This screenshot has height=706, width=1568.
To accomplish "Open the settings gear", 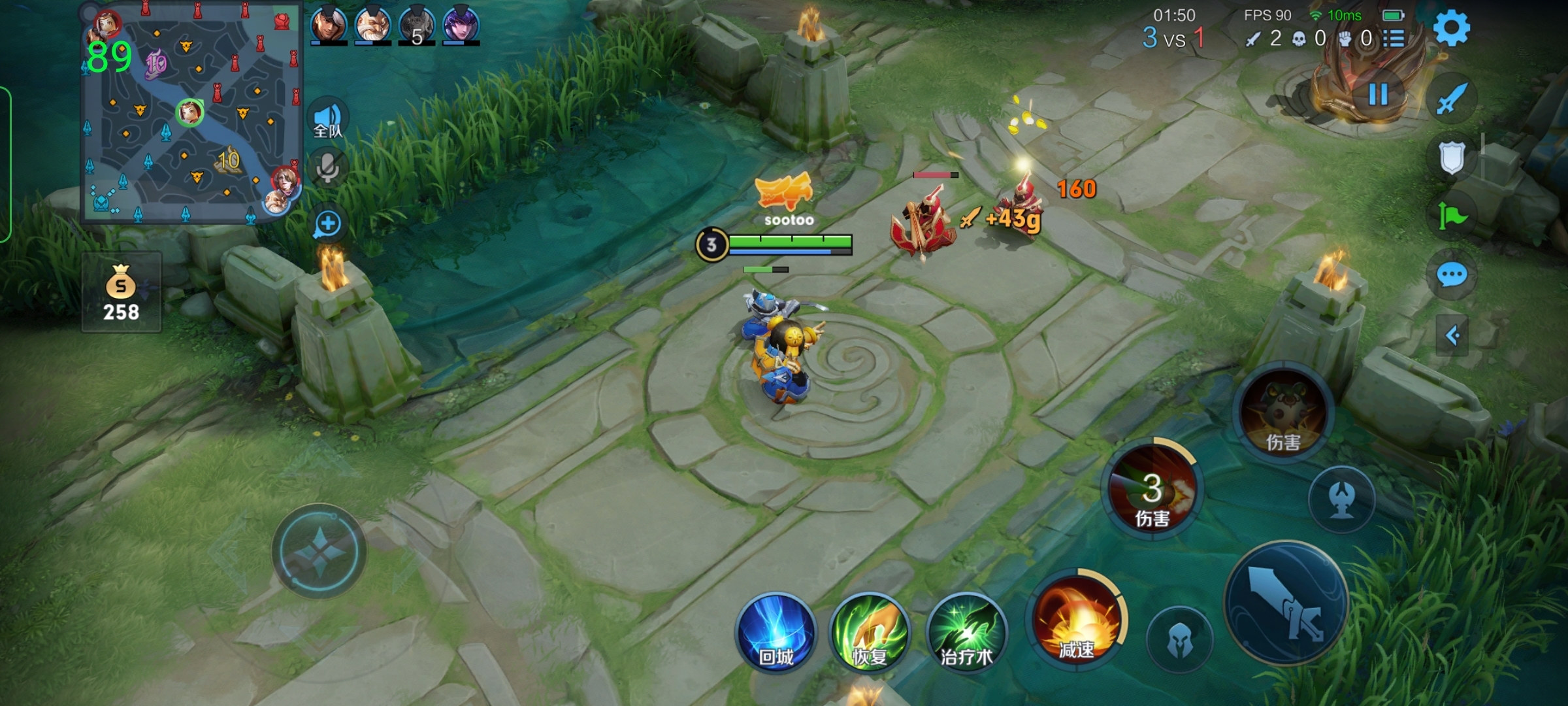I will tap(1451, 29).
